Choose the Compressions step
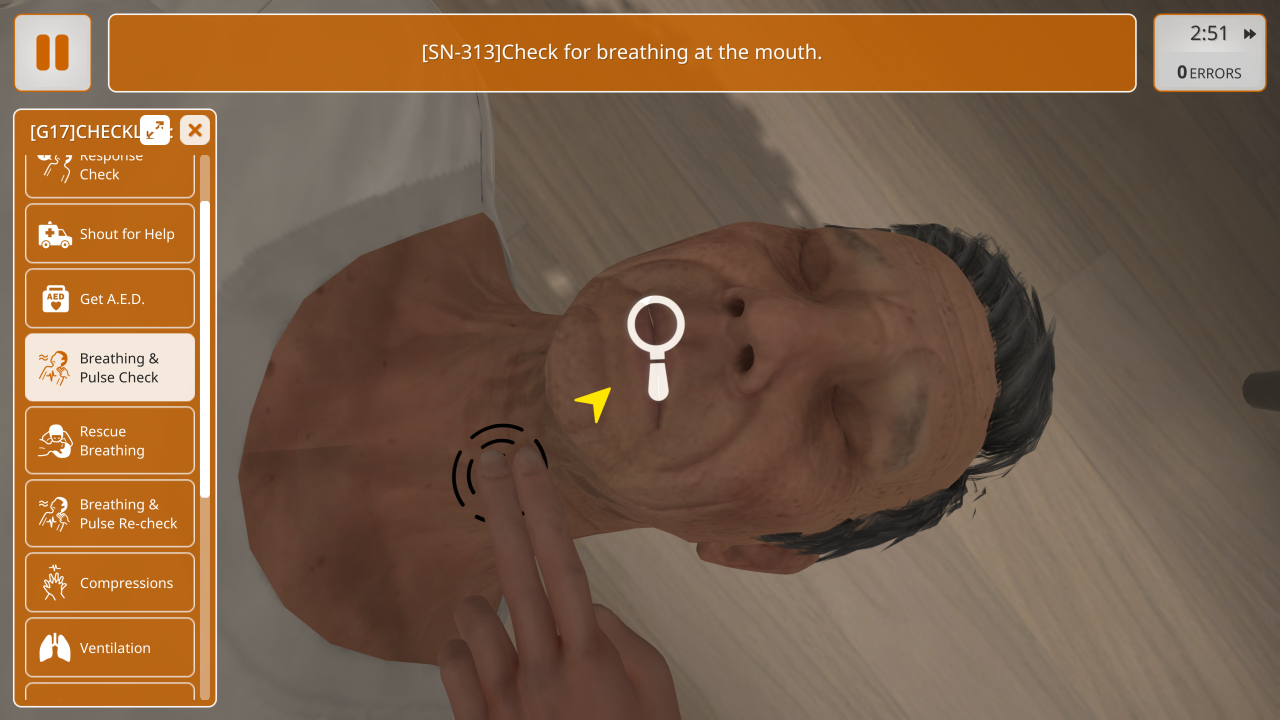 [x=110, y=583]
